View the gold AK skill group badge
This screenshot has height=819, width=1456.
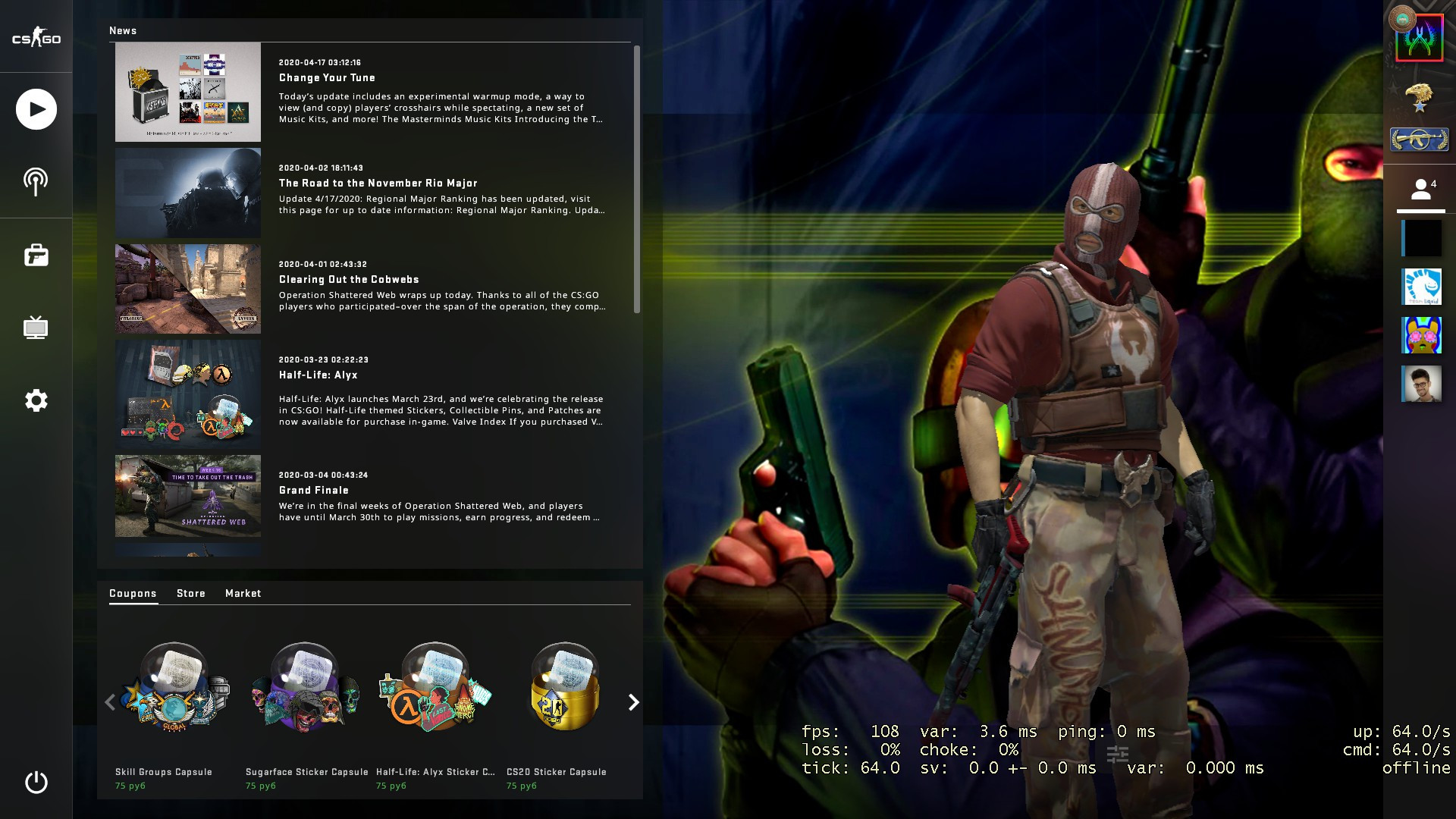[x=1420, y=140]
